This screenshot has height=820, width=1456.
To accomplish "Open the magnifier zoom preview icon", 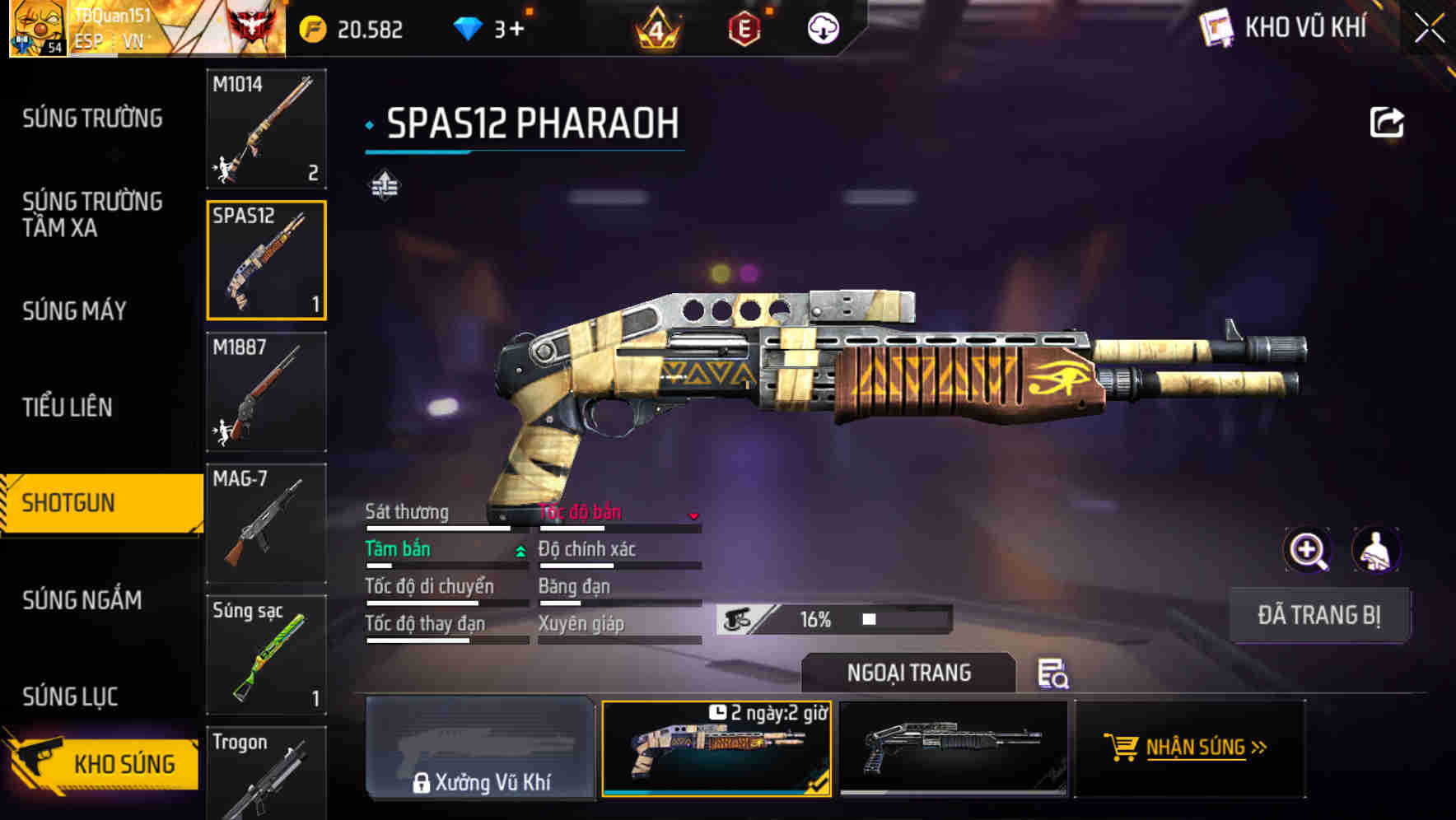I will click(1308, 550).
